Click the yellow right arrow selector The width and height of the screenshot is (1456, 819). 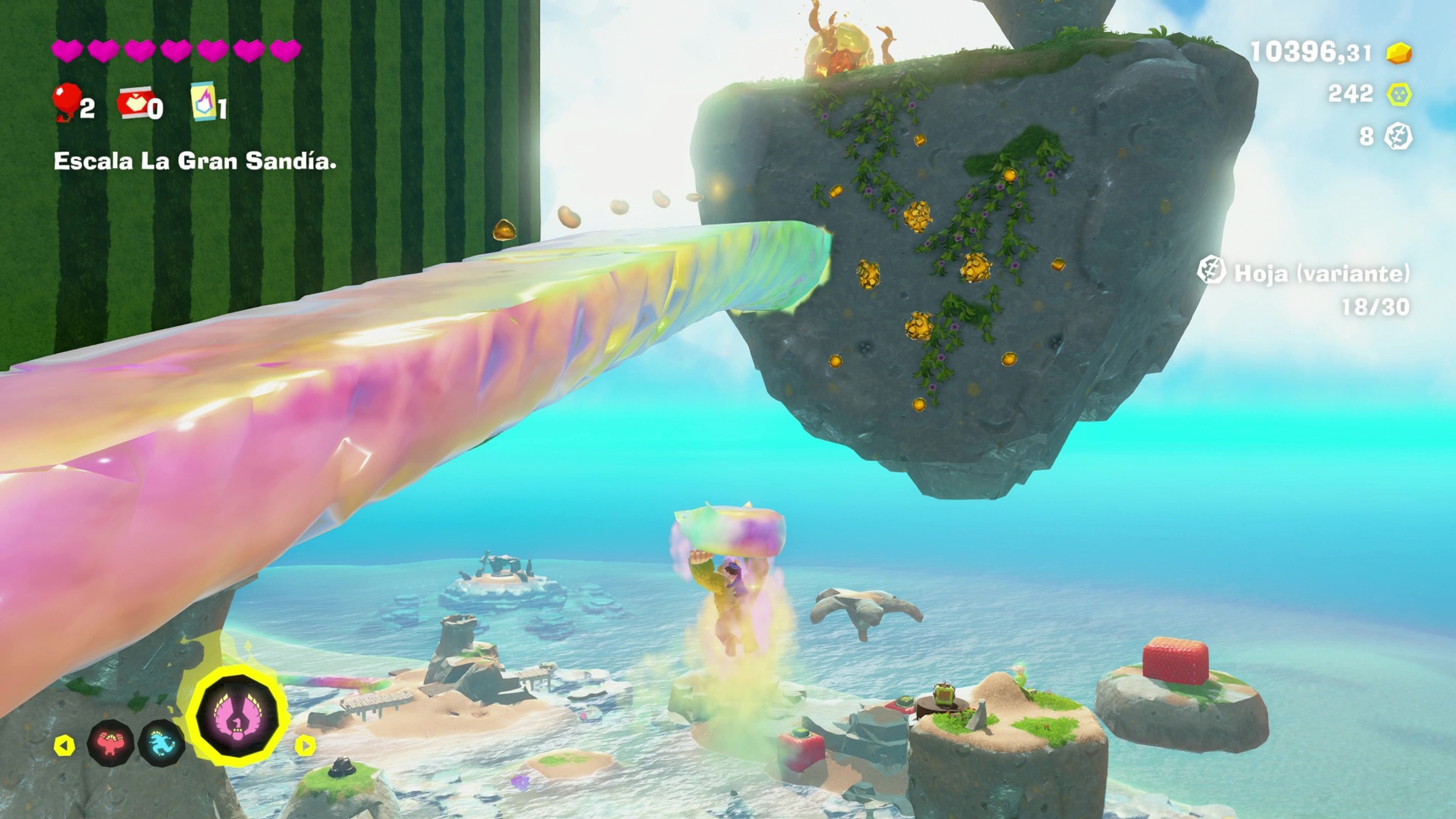click(305, 745)
